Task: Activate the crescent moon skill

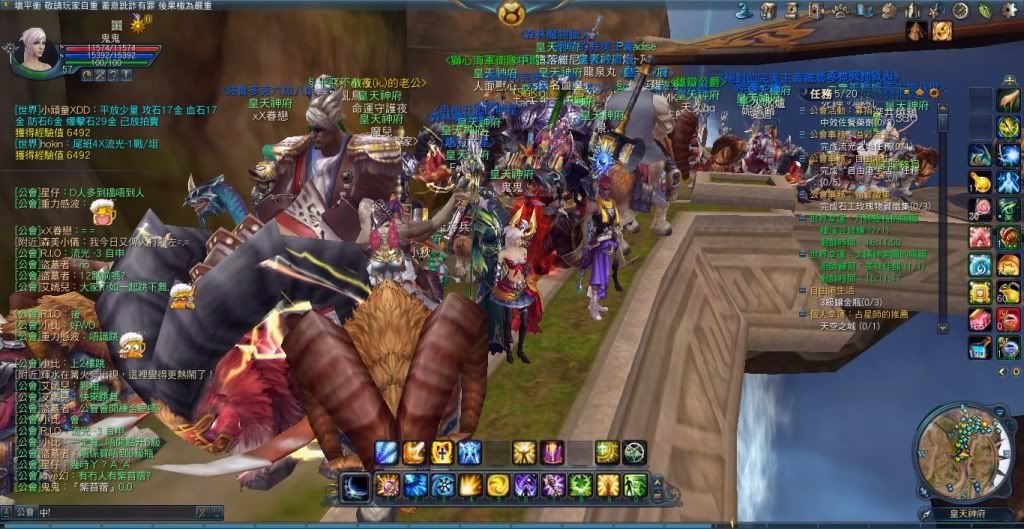Action: (x=355, y=487)
